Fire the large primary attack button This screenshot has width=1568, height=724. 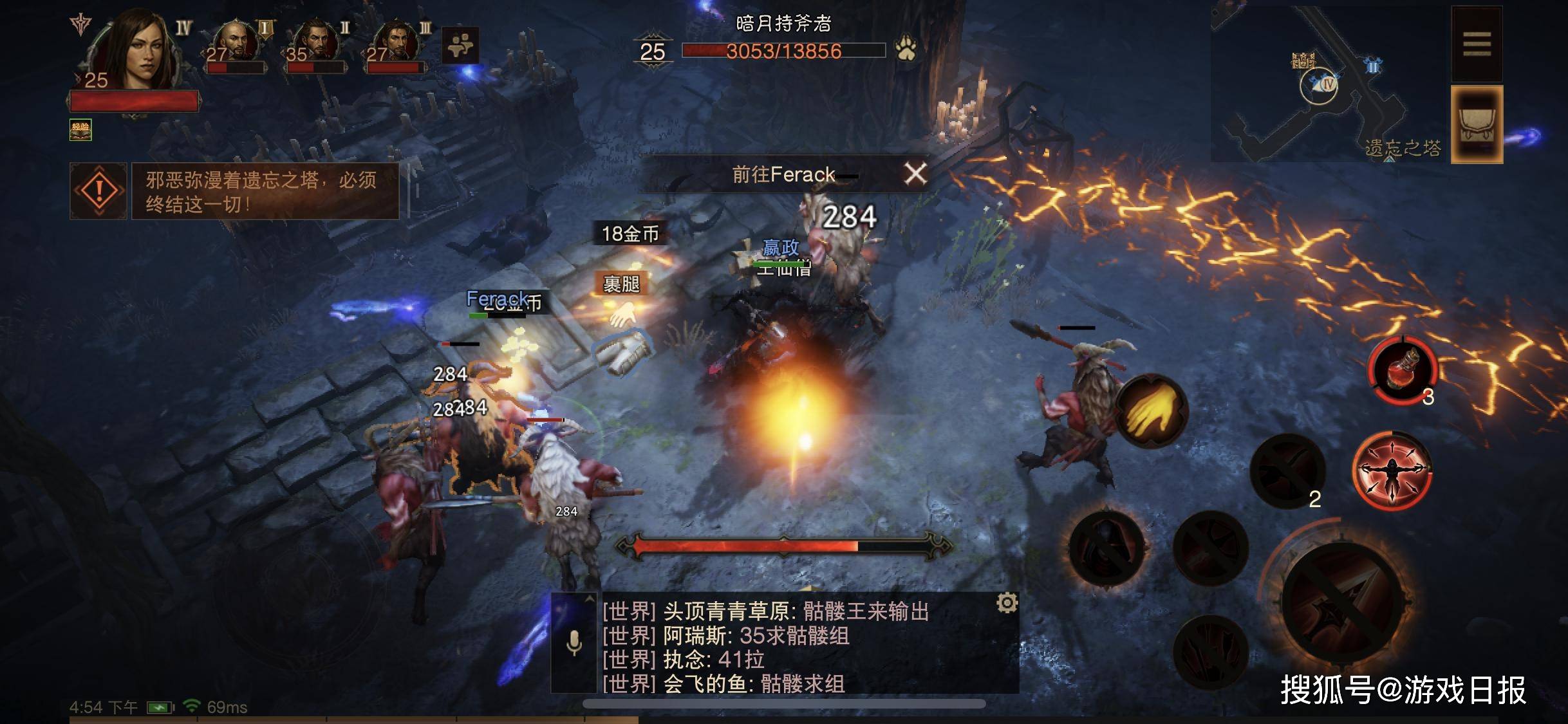pyautogui.click(x=1341, y=603)
